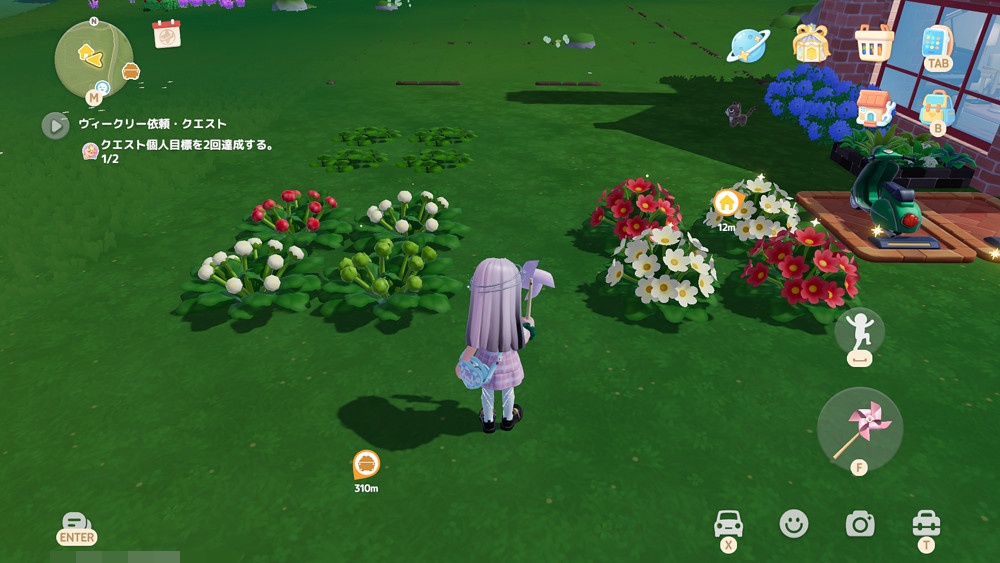Open the smartwatch menu

click(937, 43)
